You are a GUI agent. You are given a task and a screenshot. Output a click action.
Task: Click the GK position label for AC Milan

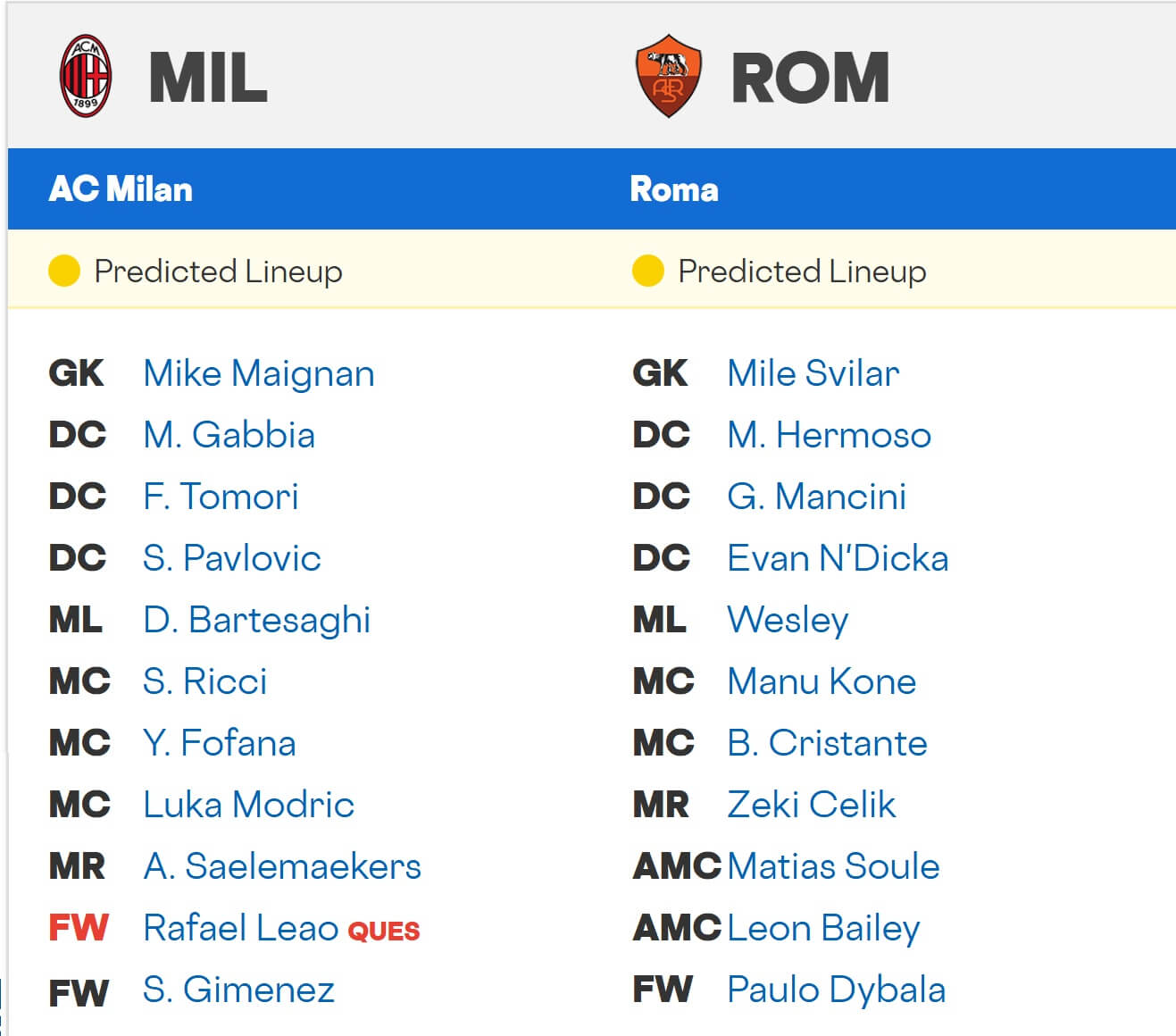click(x=77, y=374)
